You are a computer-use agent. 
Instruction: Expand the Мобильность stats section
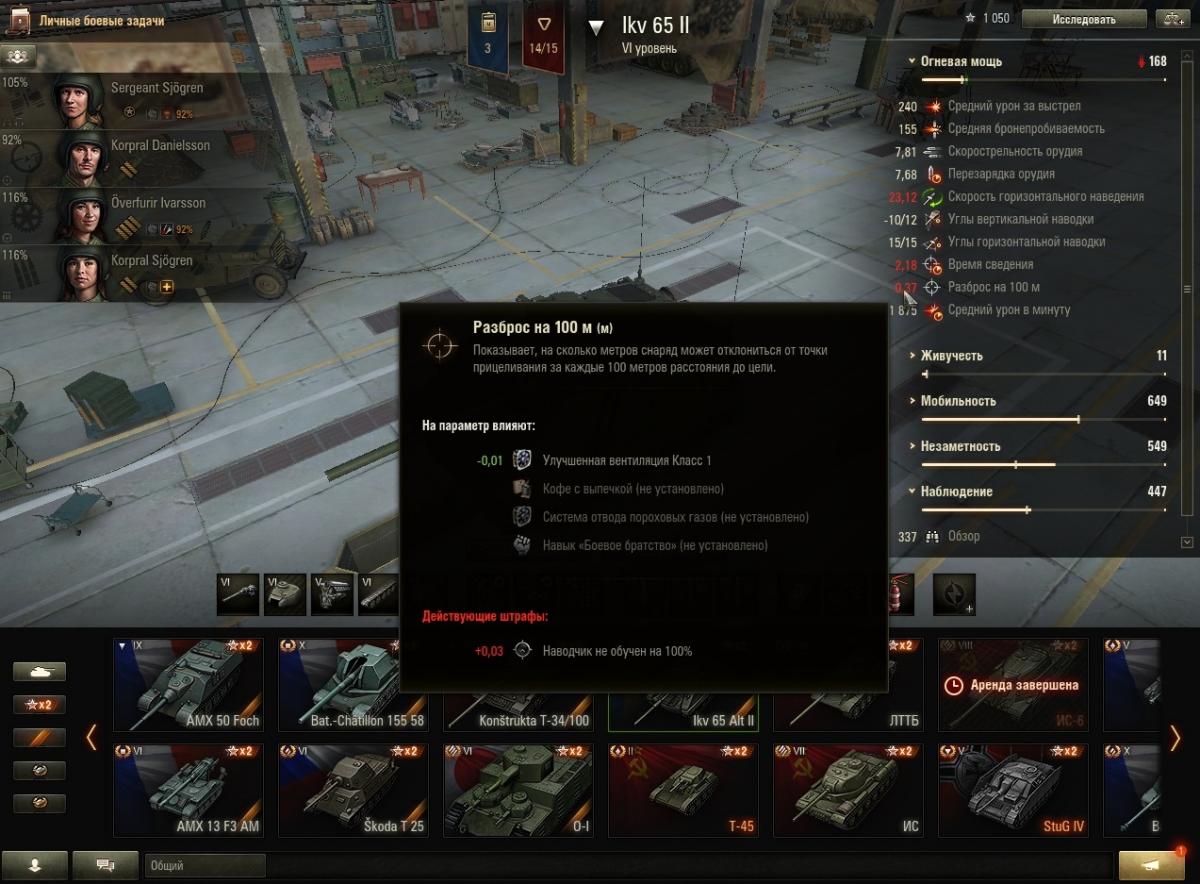click(957, 401)
